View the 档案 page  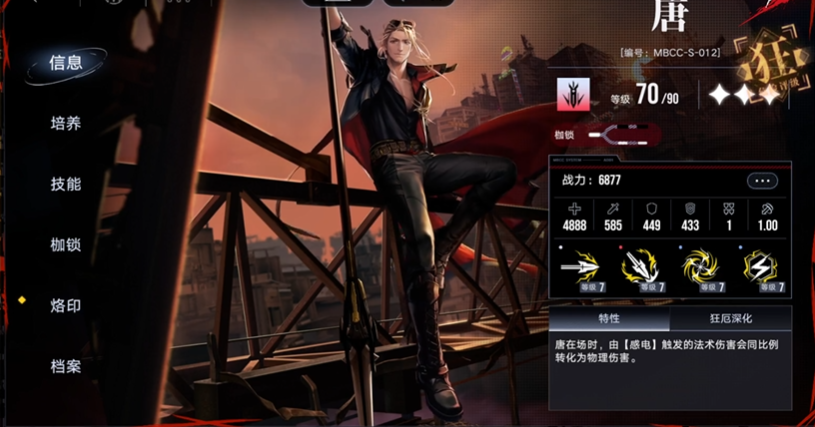(66, 366)
